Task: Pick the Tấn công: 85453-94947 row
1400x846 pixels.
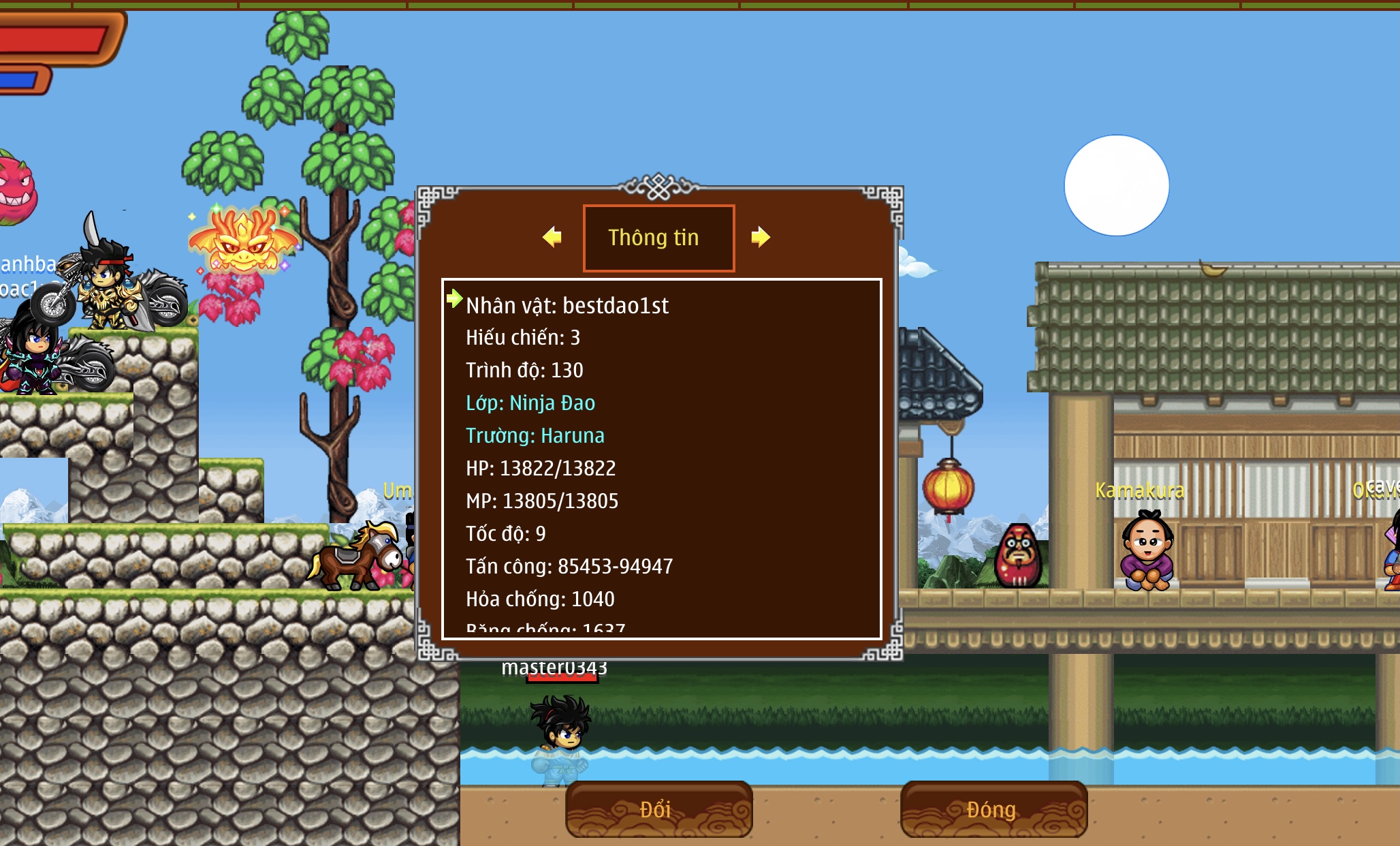Action: point(569,567)
